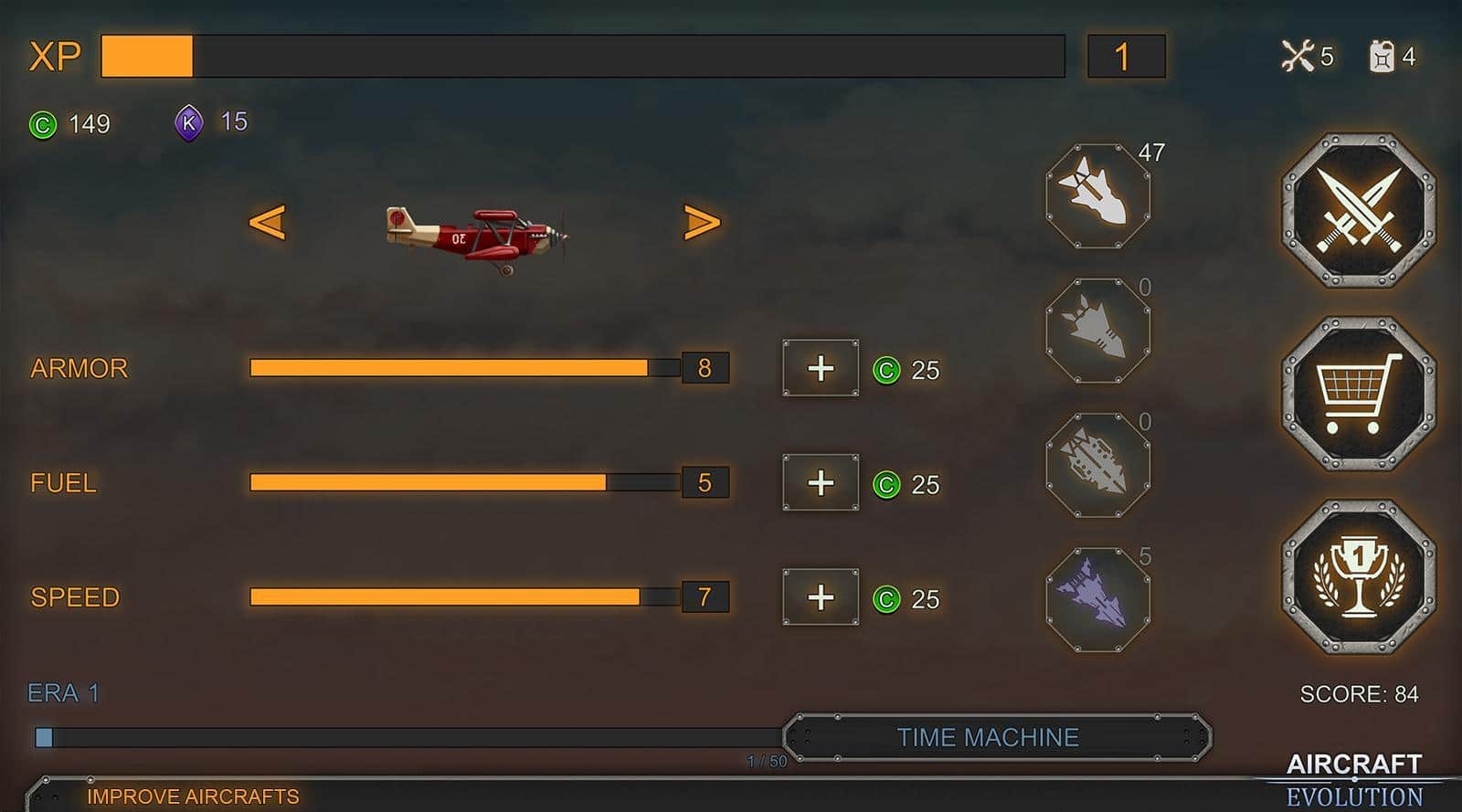The height and width of the screenshot is (812, 1462).
Task: Upgrade Fuel with its plus button
Action: [821, 482]
